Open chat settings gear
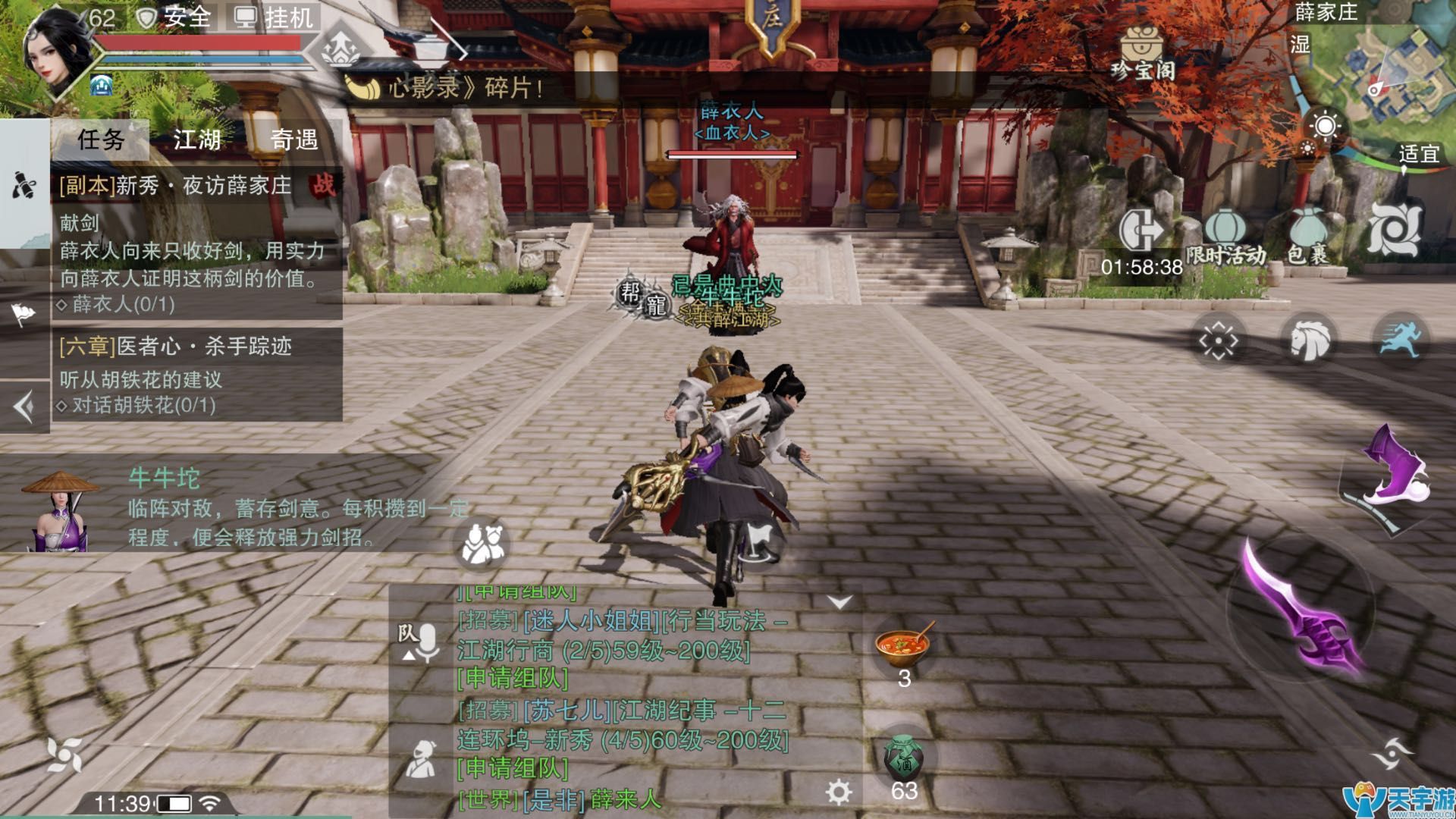Image resolution: width=1456 pixels, height=819 pixels. 839,792
